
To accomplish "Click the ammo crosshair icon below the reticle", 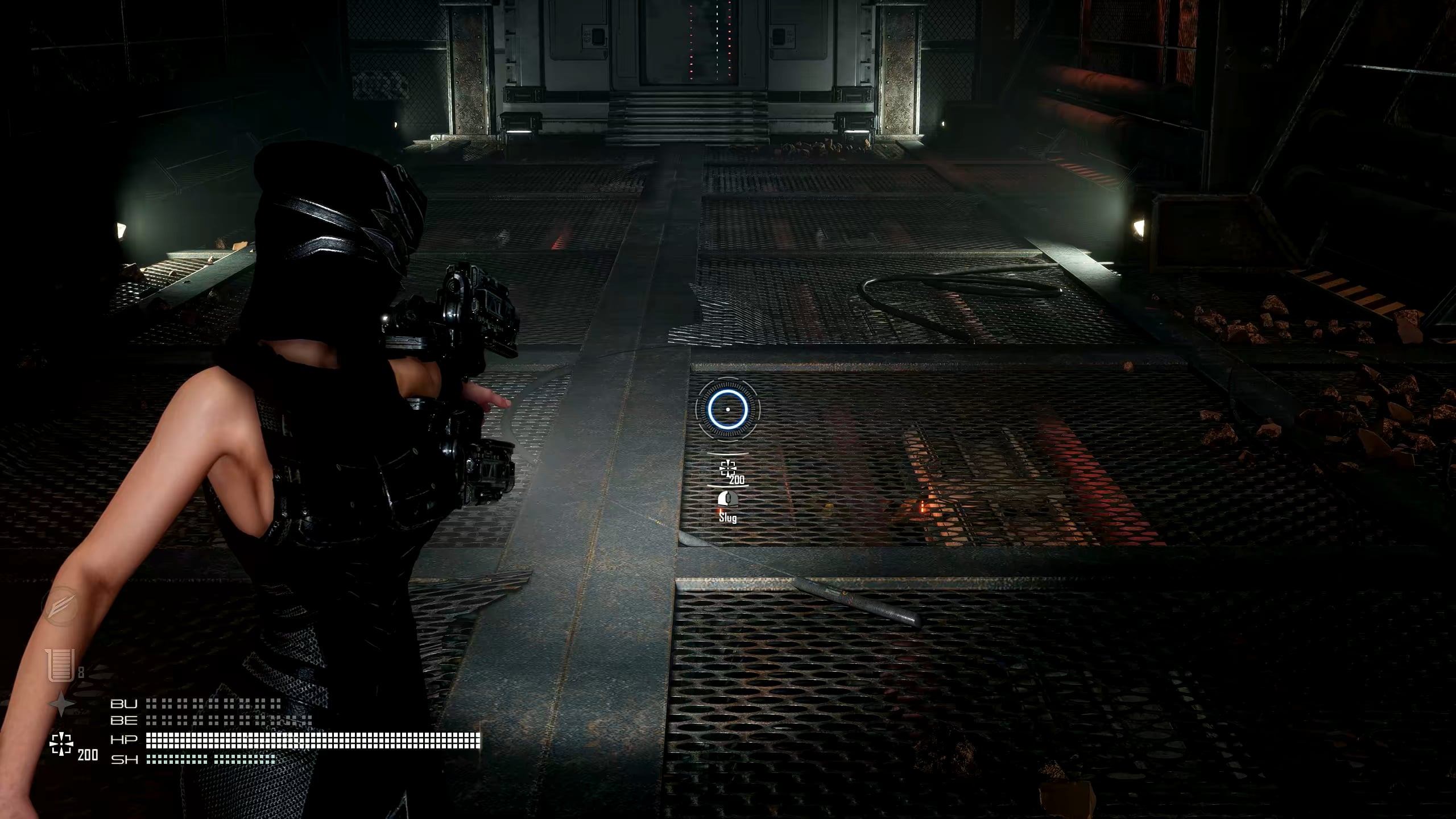I will point(727,469).
